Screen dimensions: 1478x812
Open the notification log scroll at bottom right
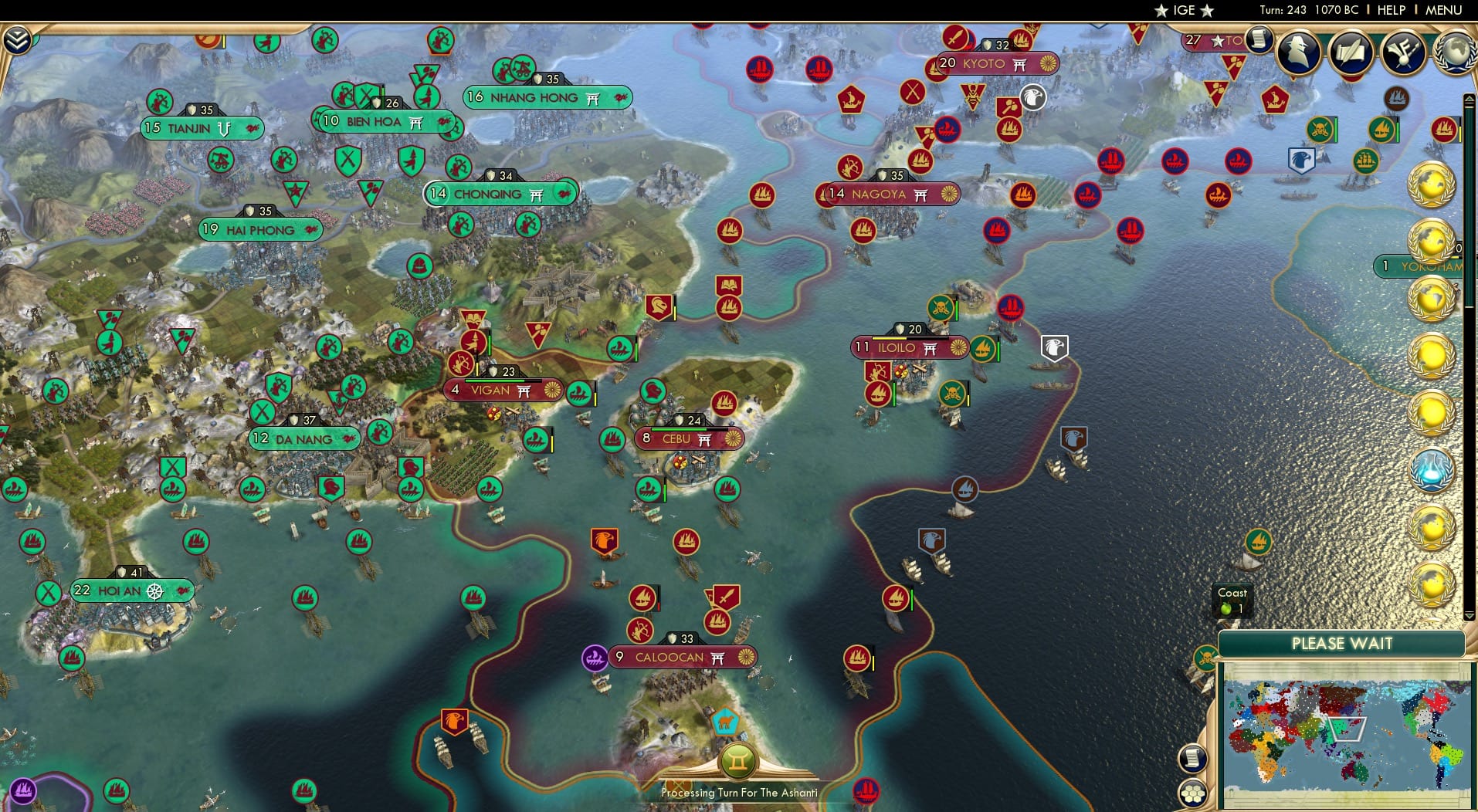coord(1192,760)
